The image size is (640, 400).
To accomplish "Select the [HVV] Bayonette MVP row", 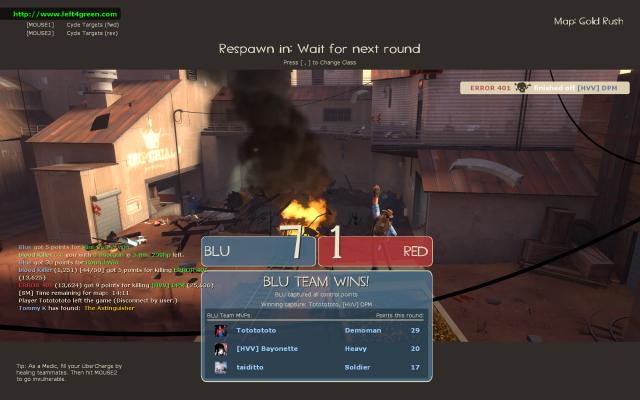I will pos(316,349).
